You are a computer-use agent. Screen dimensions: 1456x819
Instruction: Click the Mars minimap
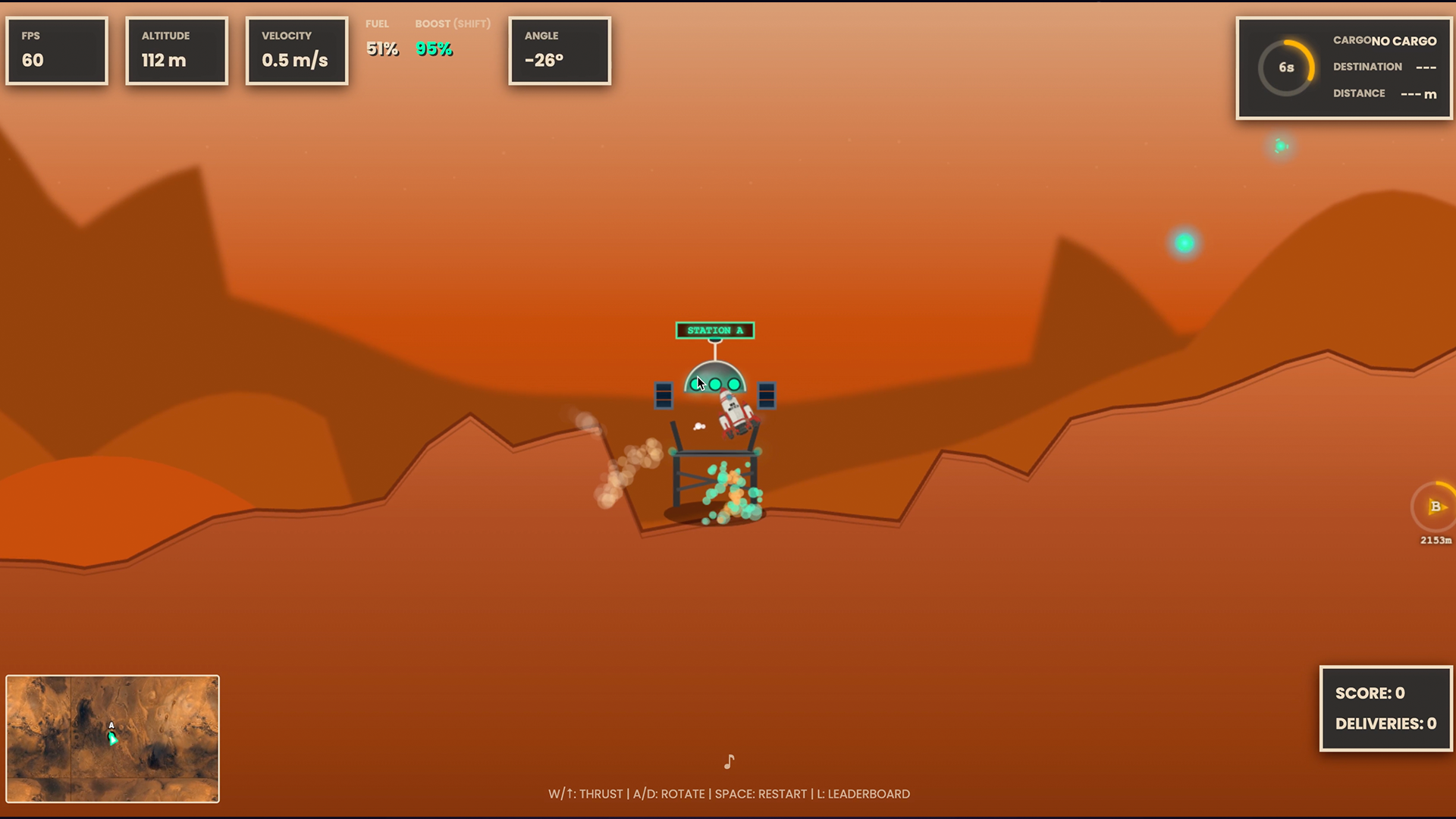tap(112, 739)
